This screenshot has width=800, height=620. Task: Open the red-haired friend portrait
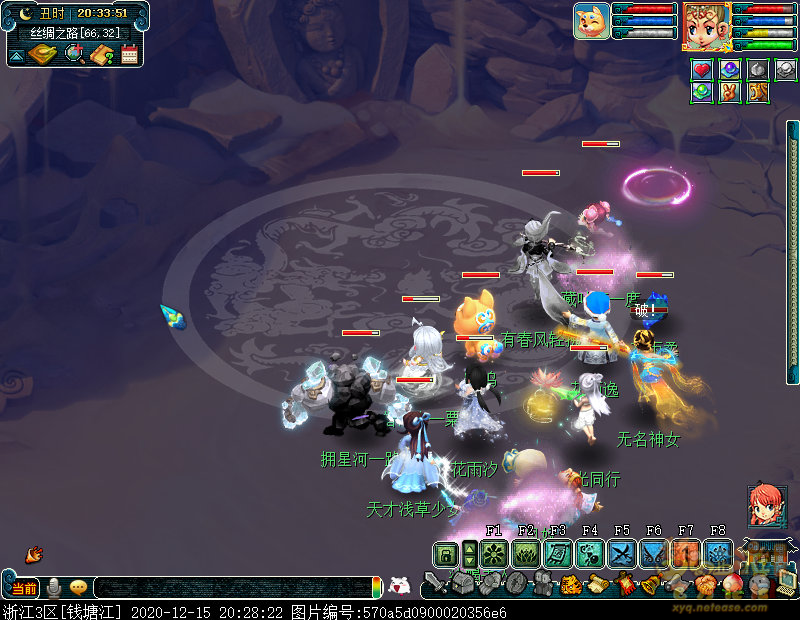click(x=766, y=506)
